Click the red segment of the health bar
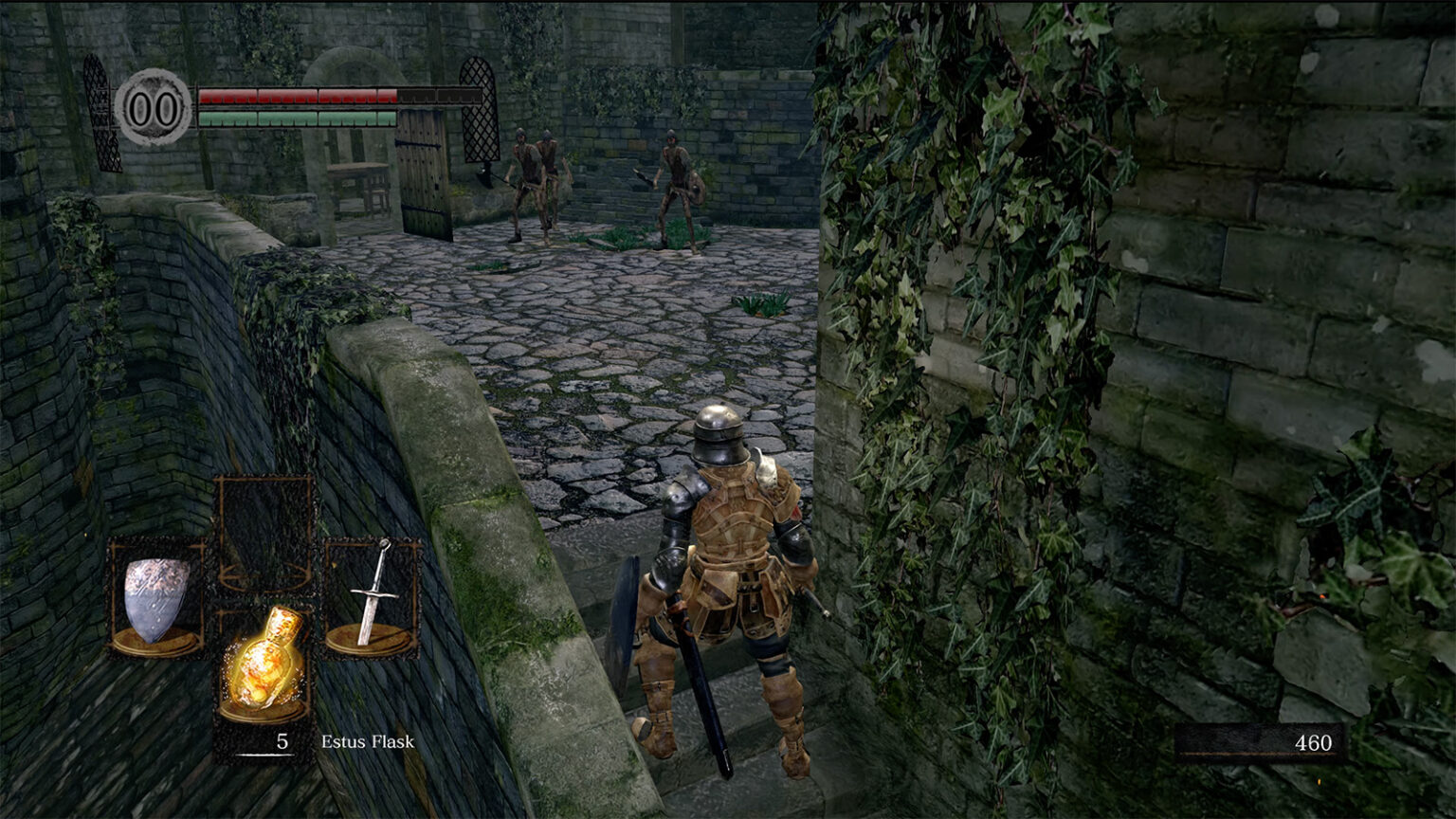Viewport: 1456px width, 819px height. tap(303, 95)
